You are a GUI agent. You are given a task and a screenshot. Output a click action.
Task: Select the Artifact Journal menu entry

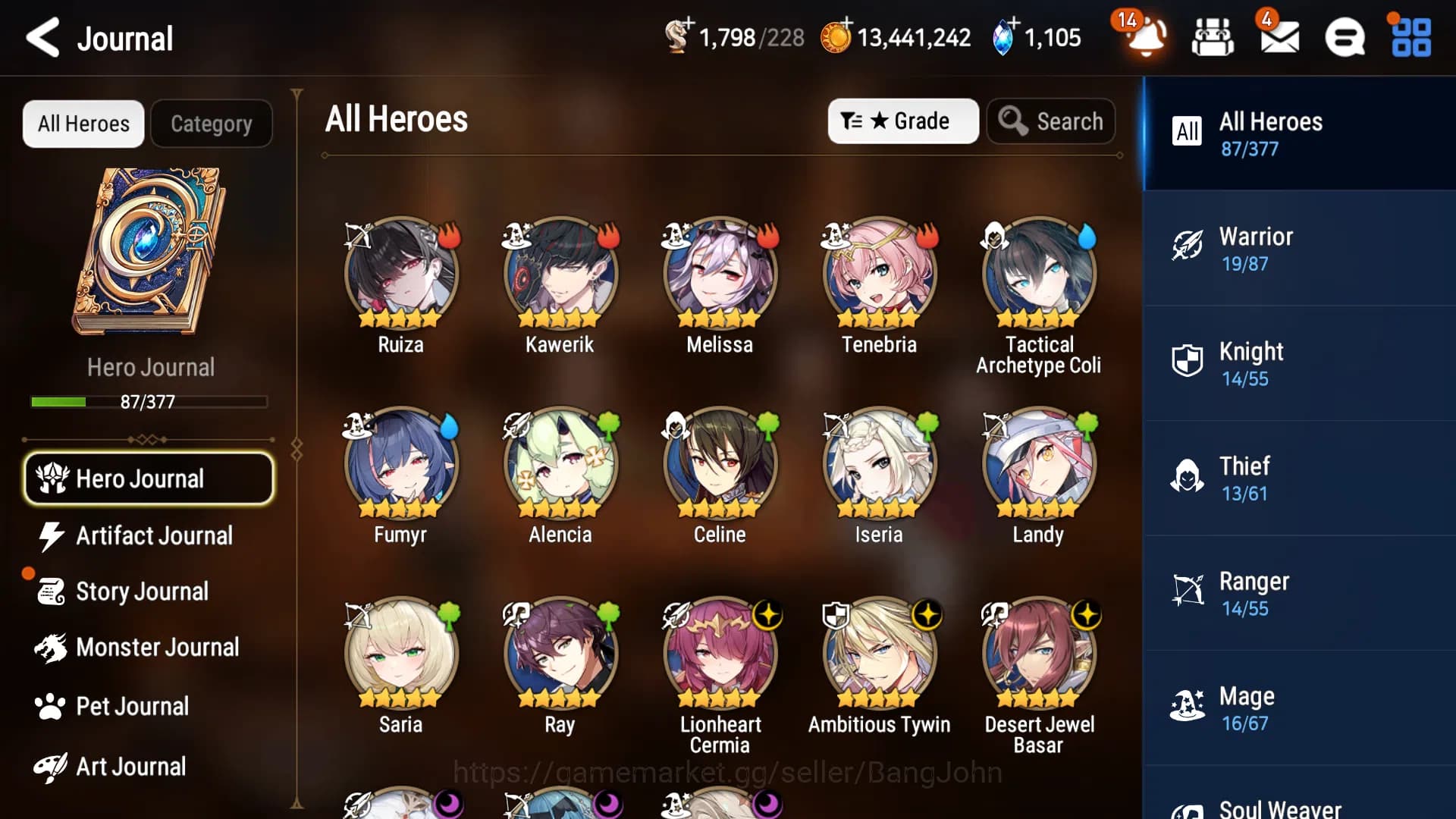tap(154, 536)
